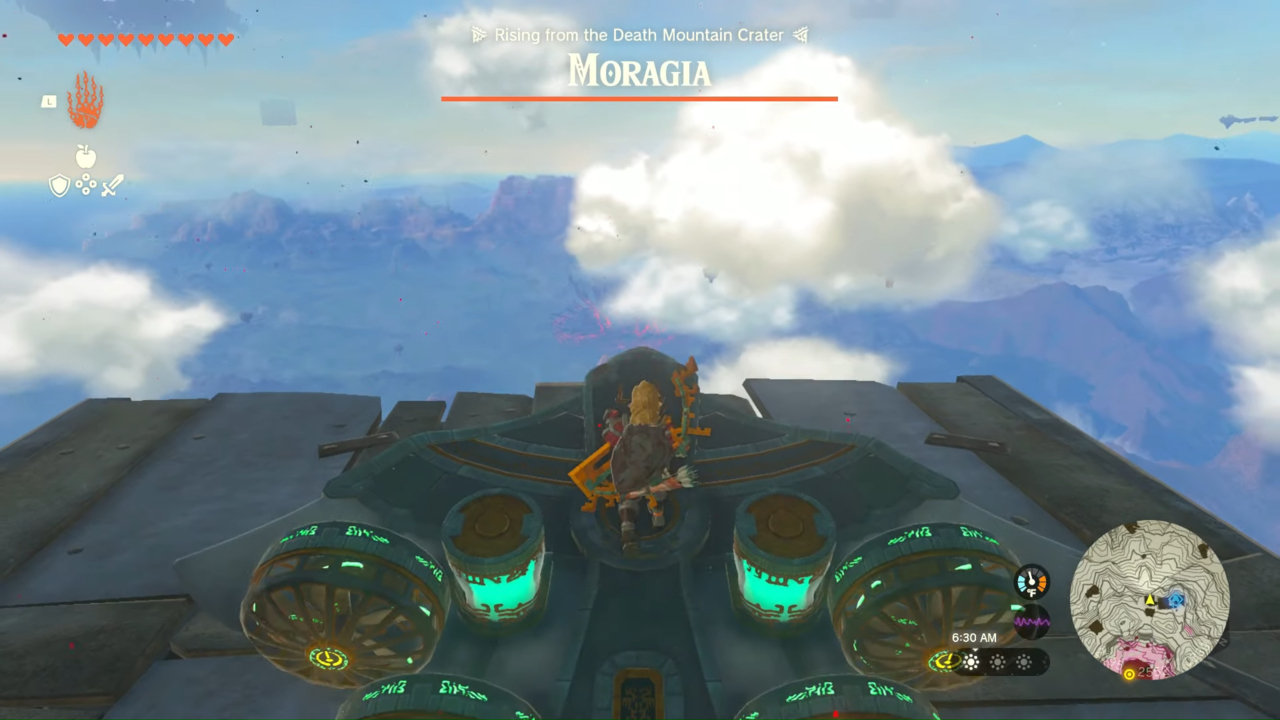Click the Fahrenheit temperature gauge
This screenshot has height=720, width=1280.
click(x=1031, y=582)
